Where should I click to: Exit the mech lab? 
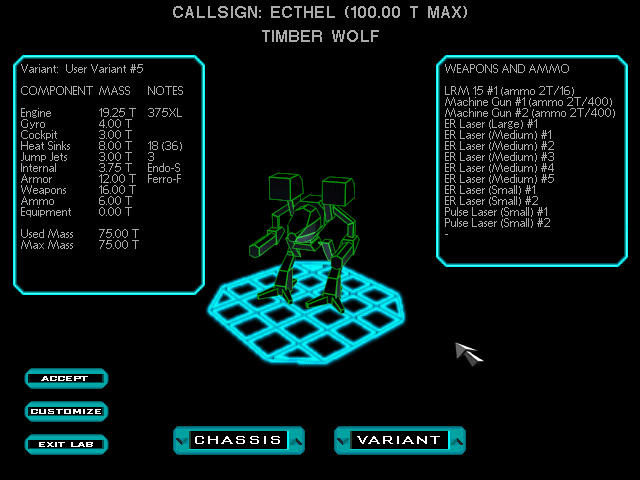click(66, 444)
